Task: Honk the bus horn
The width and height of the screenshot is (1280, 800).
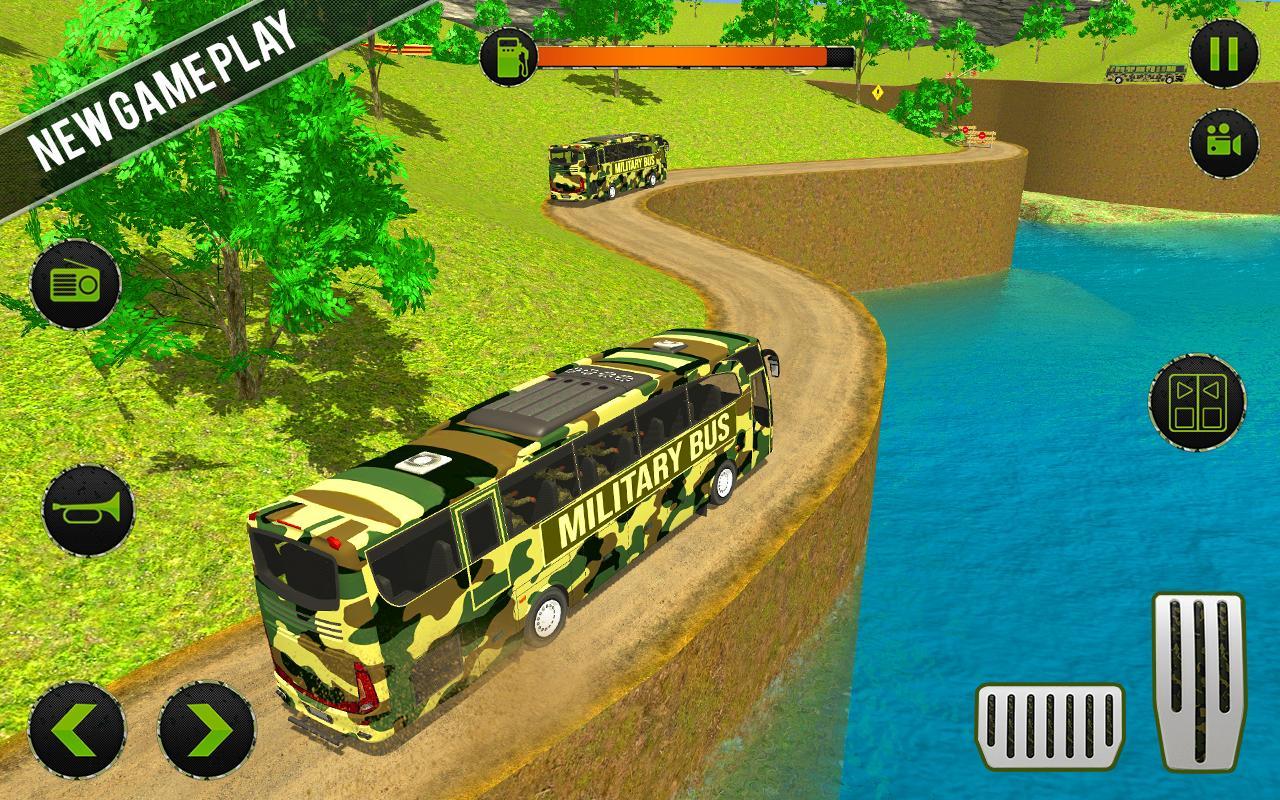Action: [x=88, y=510]
